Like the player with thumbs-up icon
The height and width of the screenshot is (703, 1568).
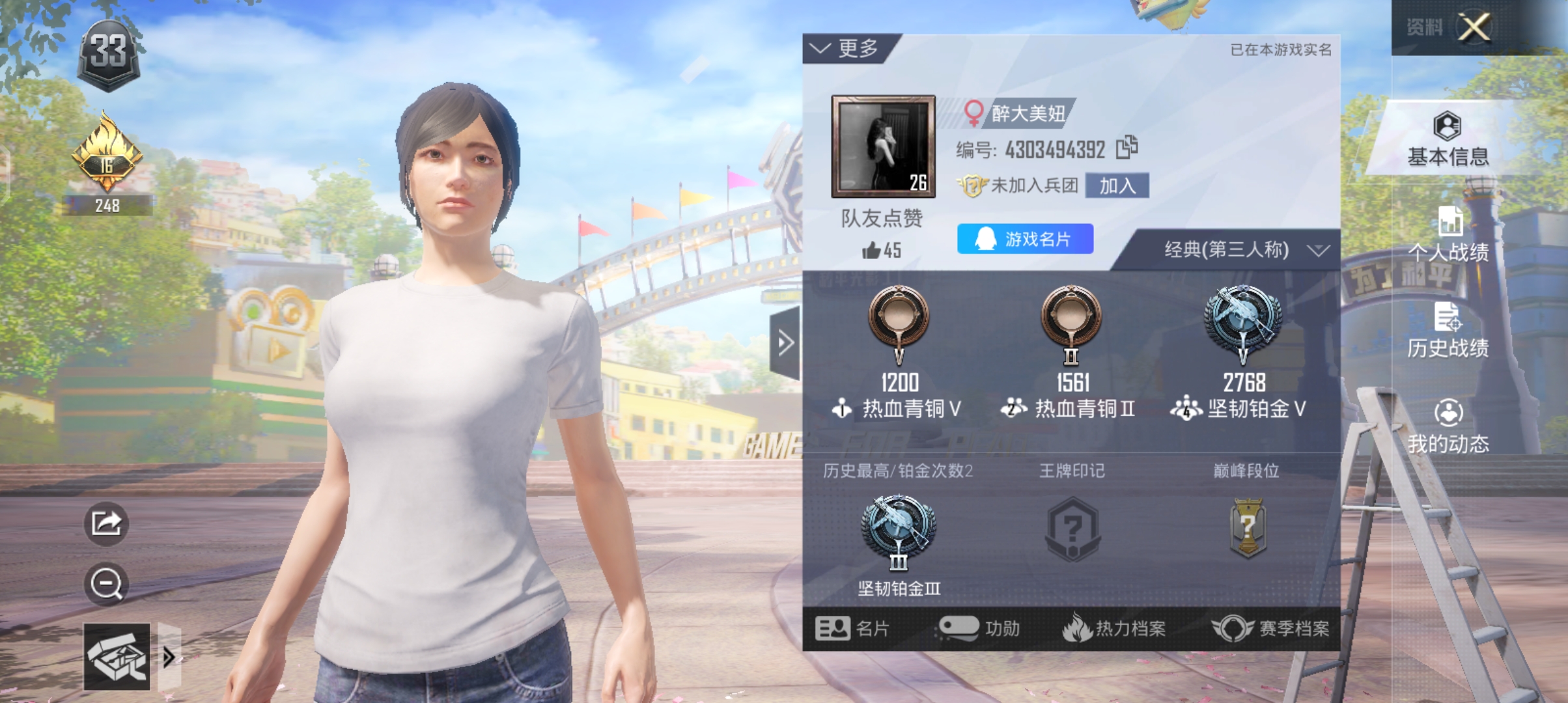873,250
